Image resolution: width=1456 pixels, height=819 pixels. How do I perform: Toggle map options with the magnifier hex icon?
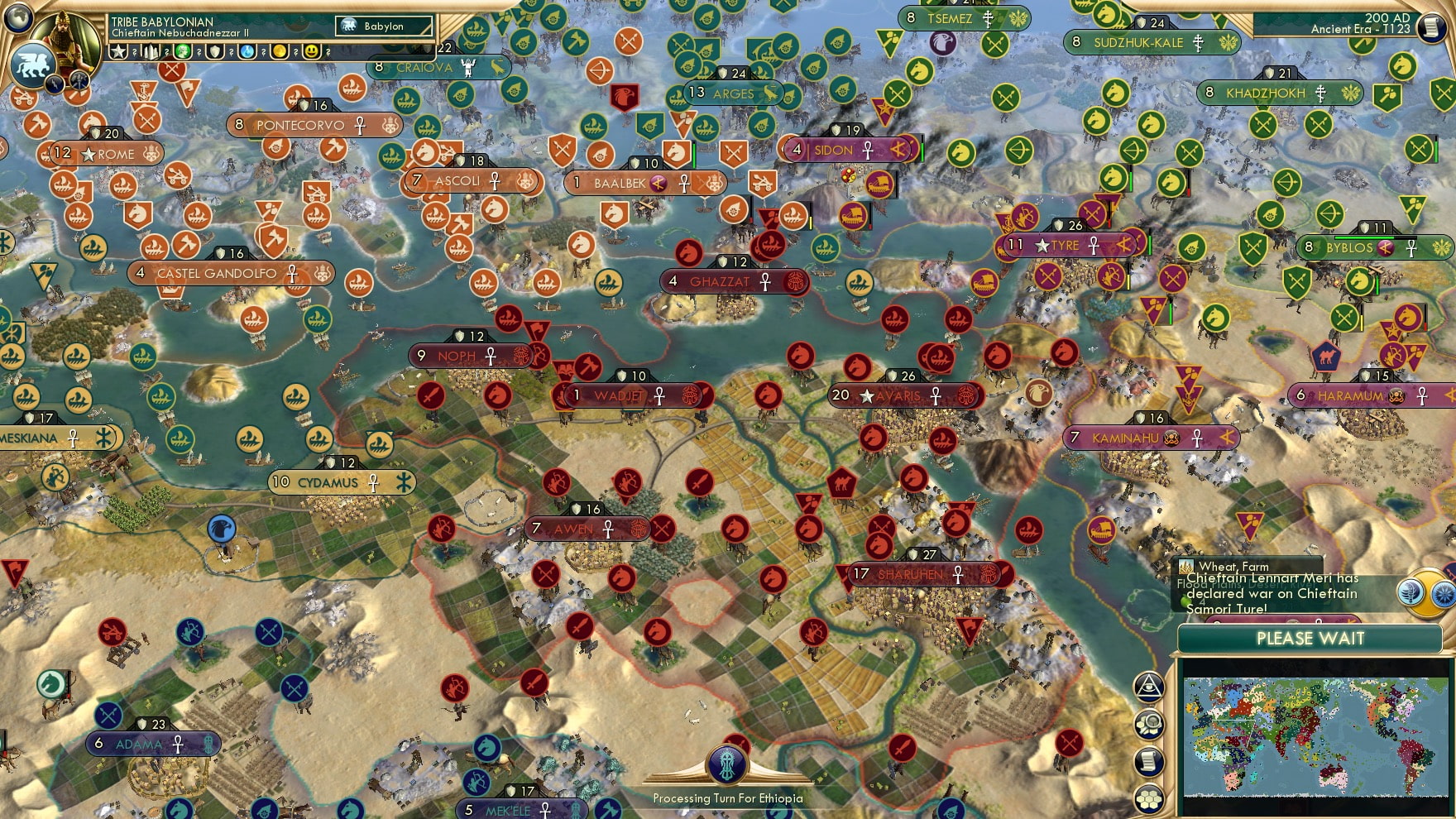(1150, 723)
